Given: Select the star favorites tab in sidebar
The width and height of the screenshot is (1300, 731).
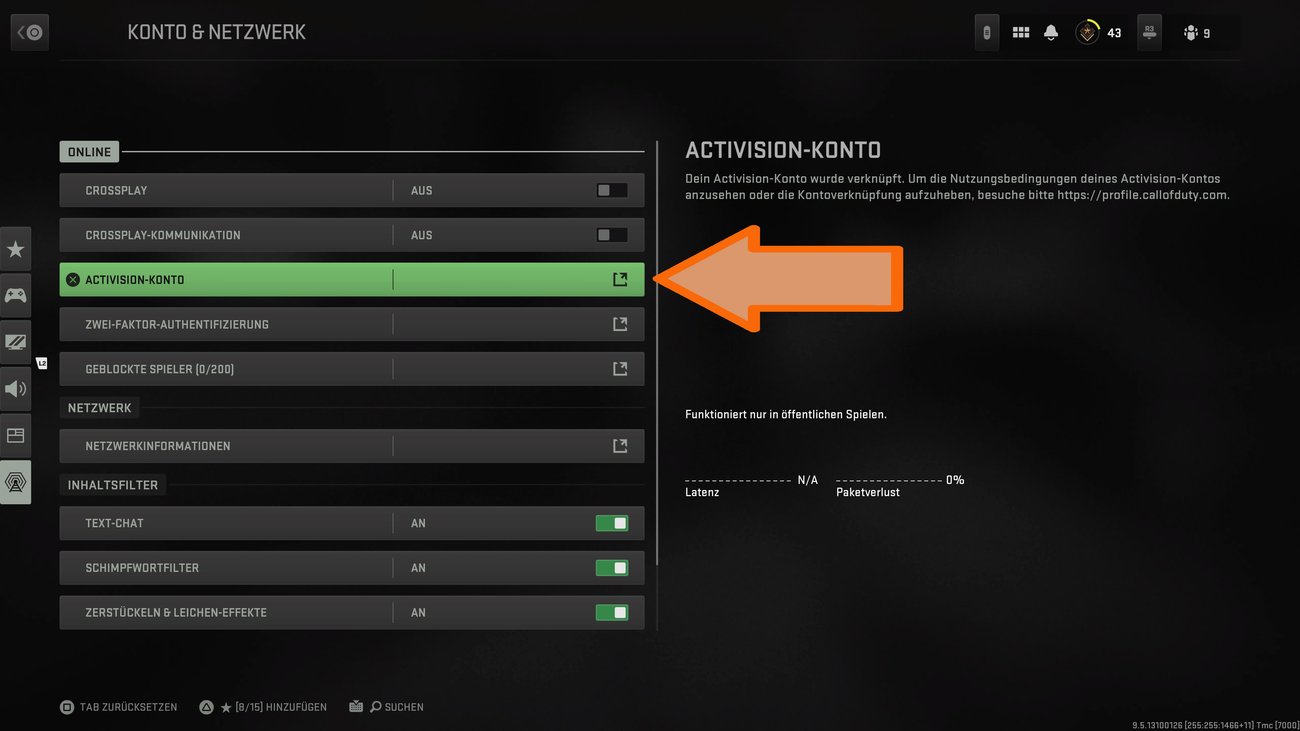Looking at the screenshot, I should (15, 248).
